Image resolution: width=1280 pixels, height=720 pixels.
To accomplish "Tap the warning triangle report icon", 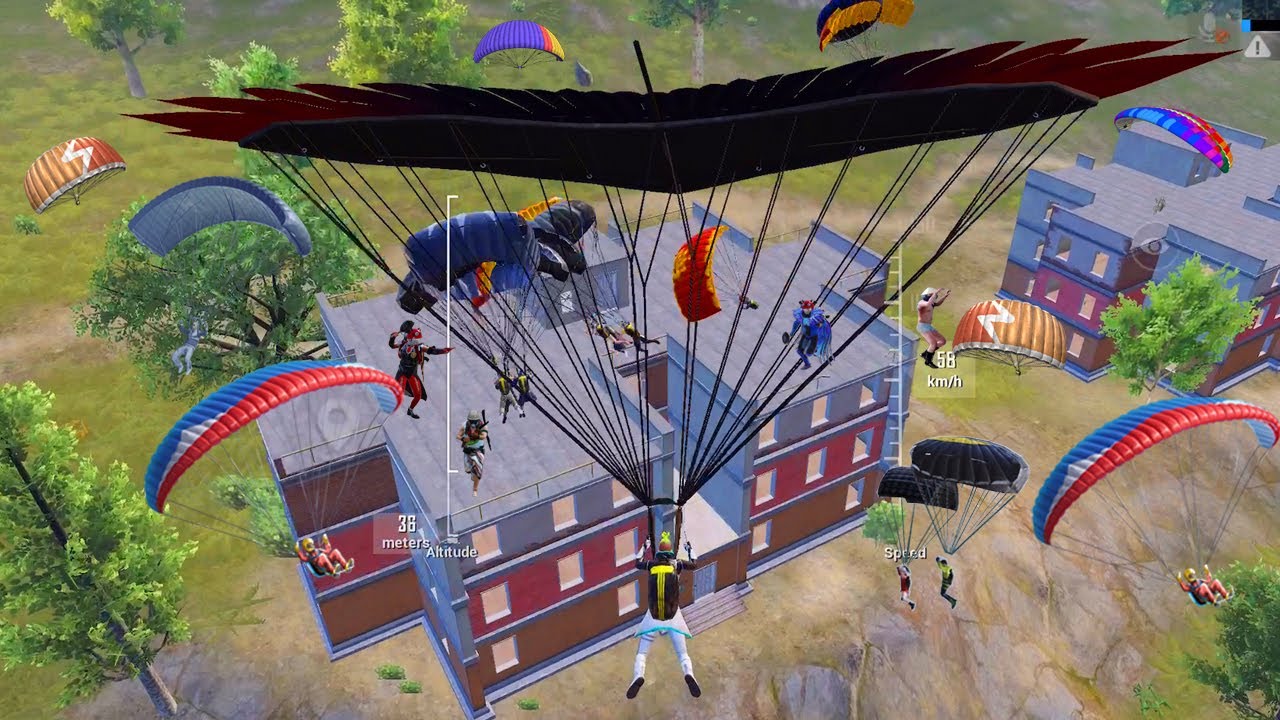I will 1256,45.
